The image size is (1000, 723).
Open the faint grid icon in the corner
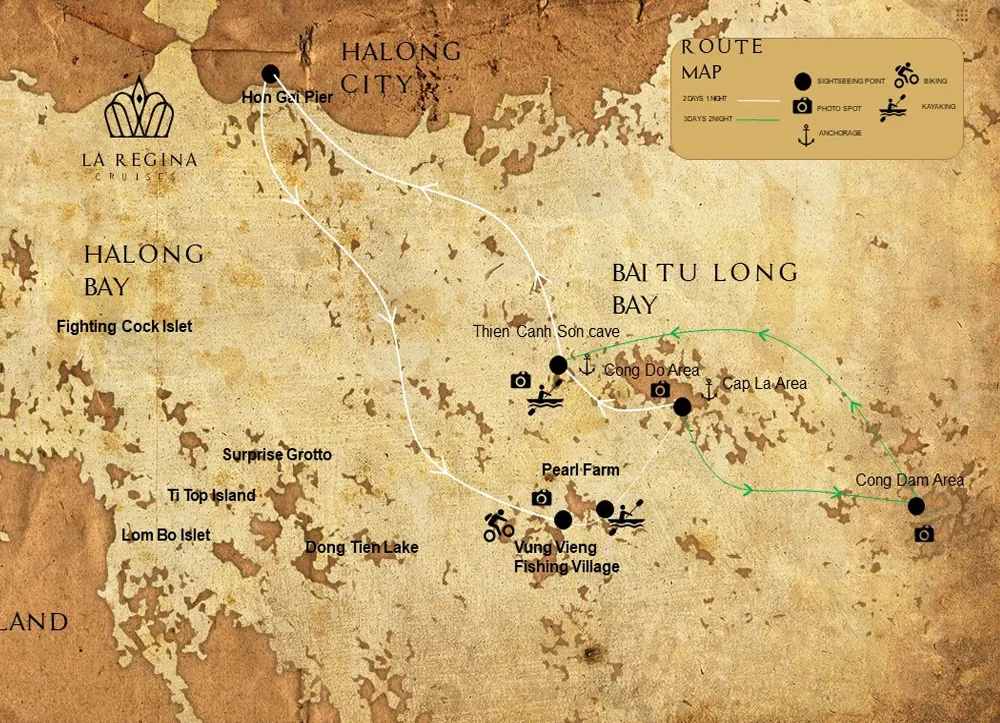tap(962, 15)
